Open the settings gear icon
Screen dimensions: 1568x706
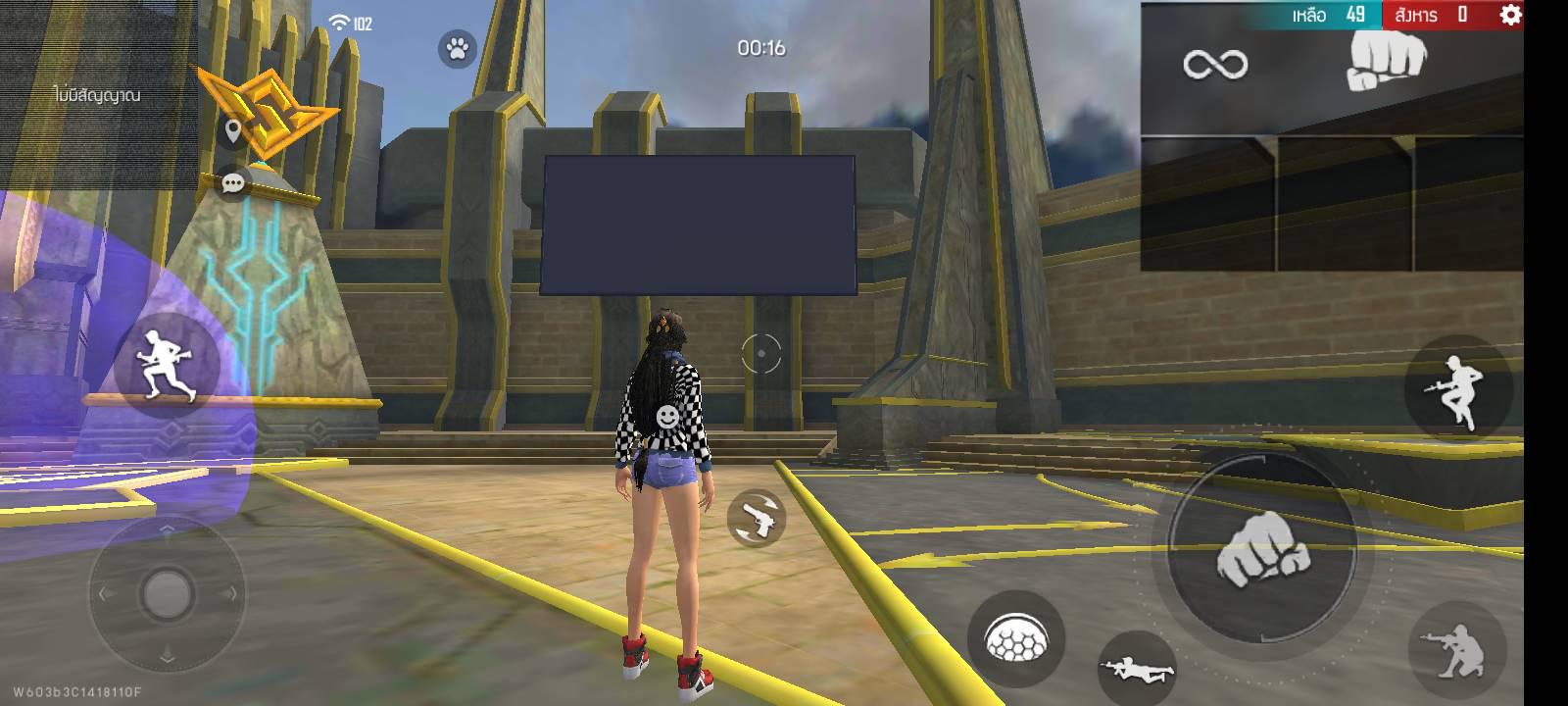(x=1511, y=15)
